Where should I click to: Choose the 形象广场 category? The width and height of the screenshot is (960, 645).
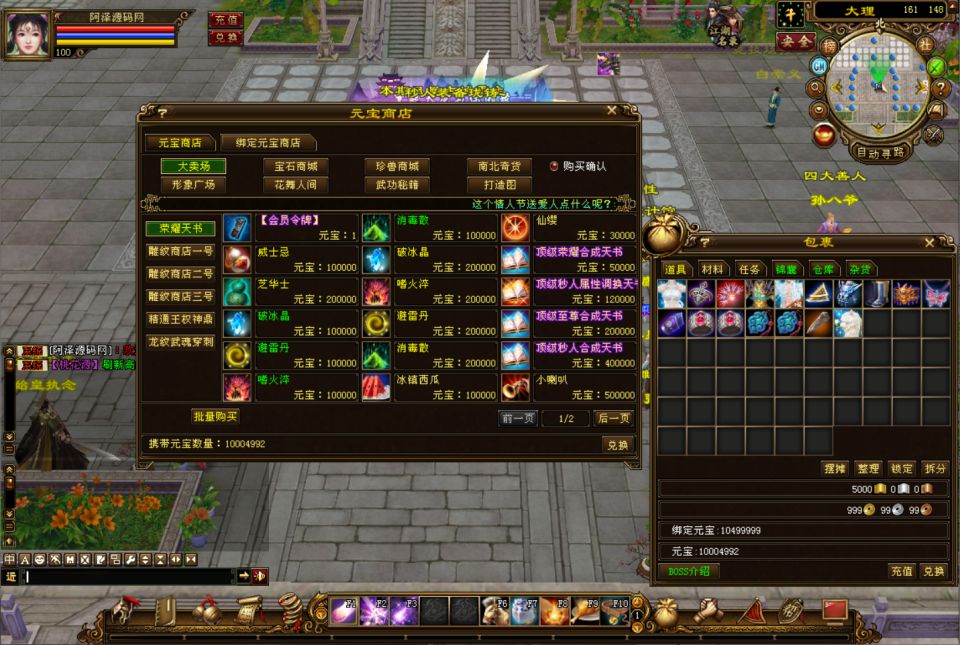point(194,185)
